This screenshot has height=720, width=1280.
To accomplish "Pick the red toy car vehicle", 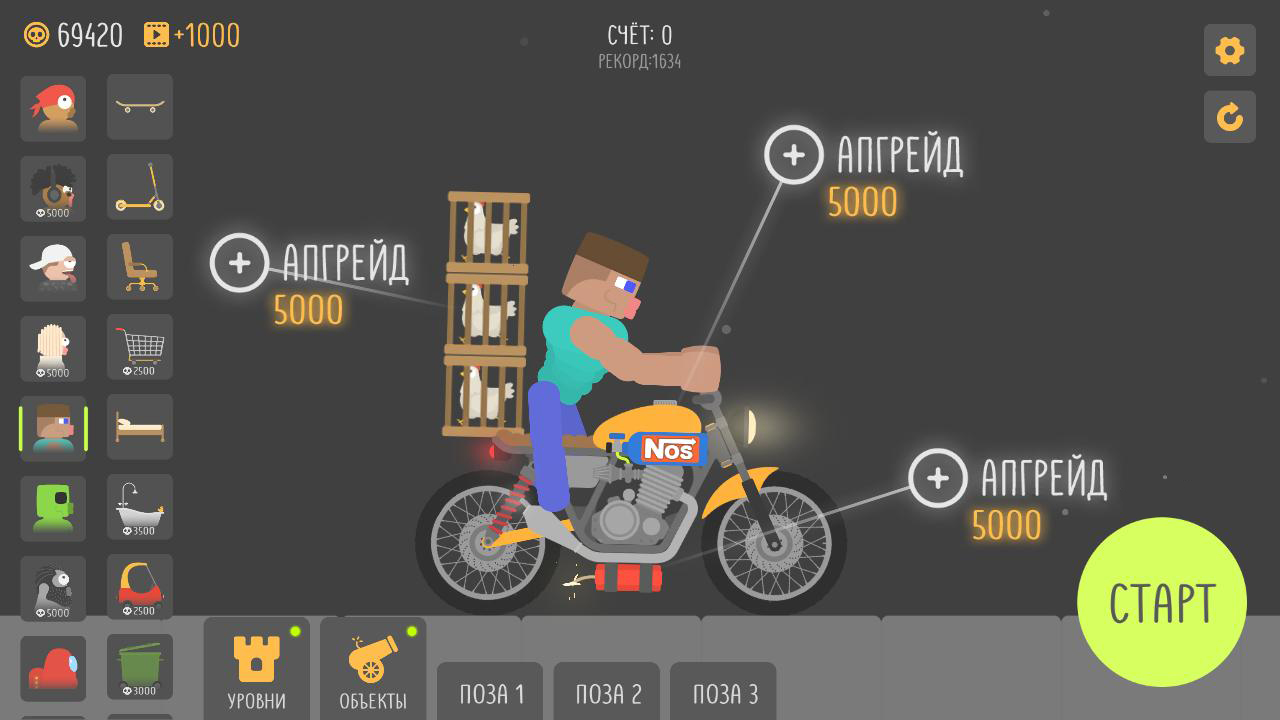I will coord(139,587).
